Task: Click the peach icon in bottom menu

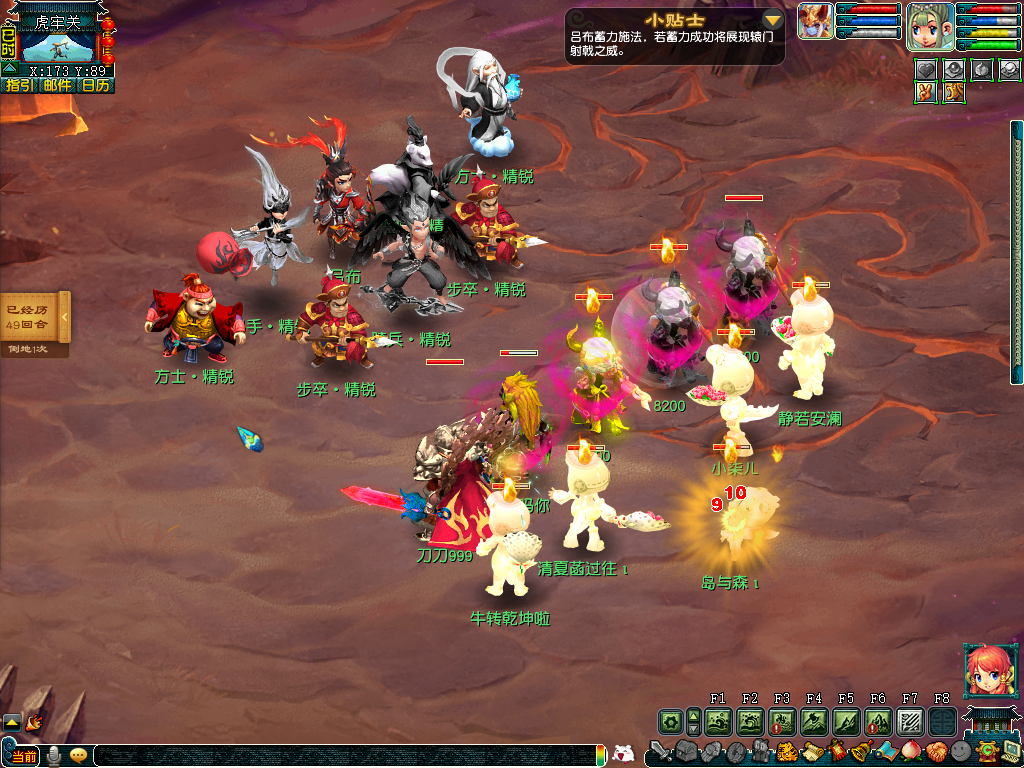Action: tap(910, 752)
